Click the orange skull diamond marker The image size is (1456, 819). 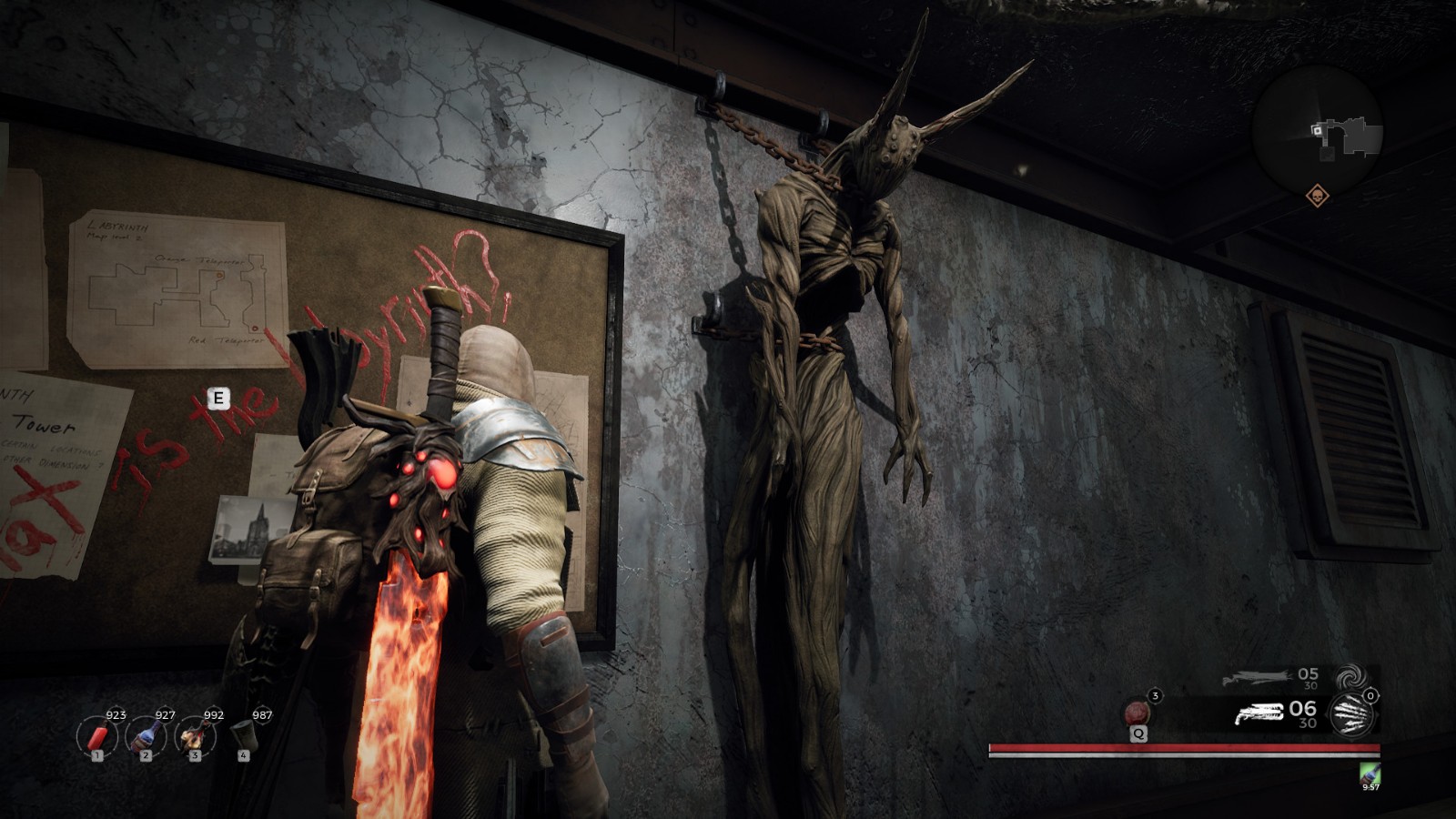pos(1317,196)
